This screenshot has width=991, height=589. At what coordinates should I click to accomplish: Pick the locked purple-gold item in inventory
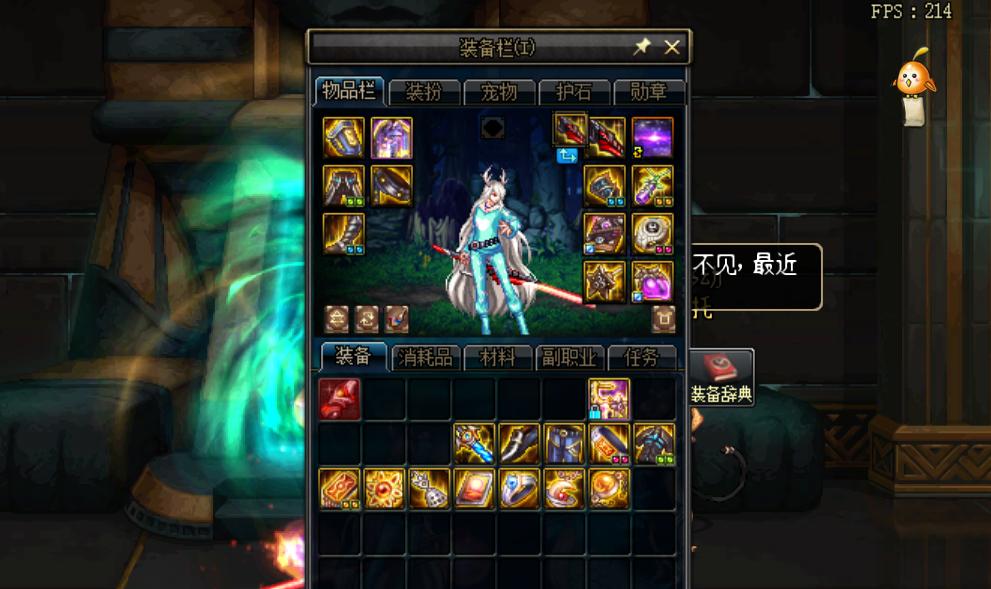coord(608,399)
